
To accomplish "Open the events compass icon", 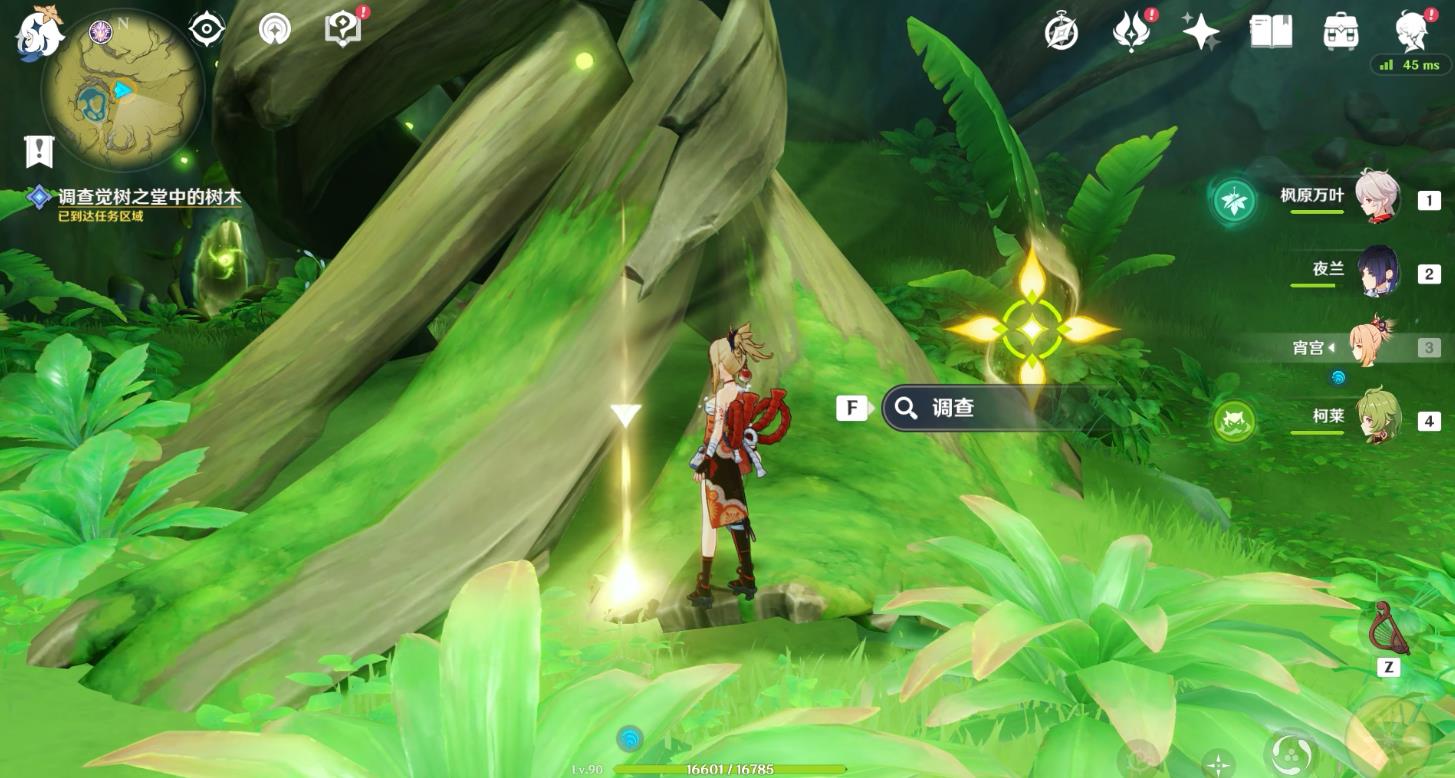I will pyautogui.click(x=1061, y=32).
